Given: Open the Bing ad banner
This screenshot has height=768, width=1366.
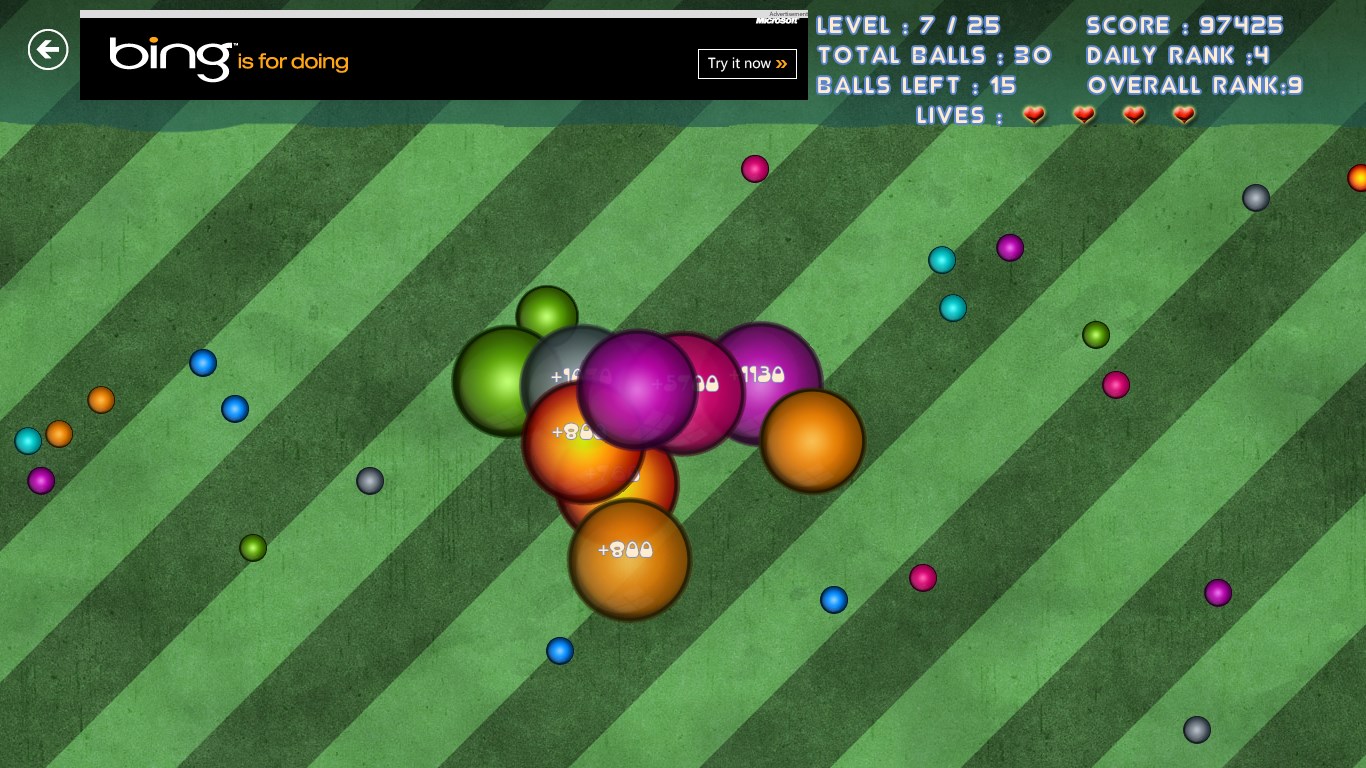Looking at the screenshot, I should tap(170, 60).
